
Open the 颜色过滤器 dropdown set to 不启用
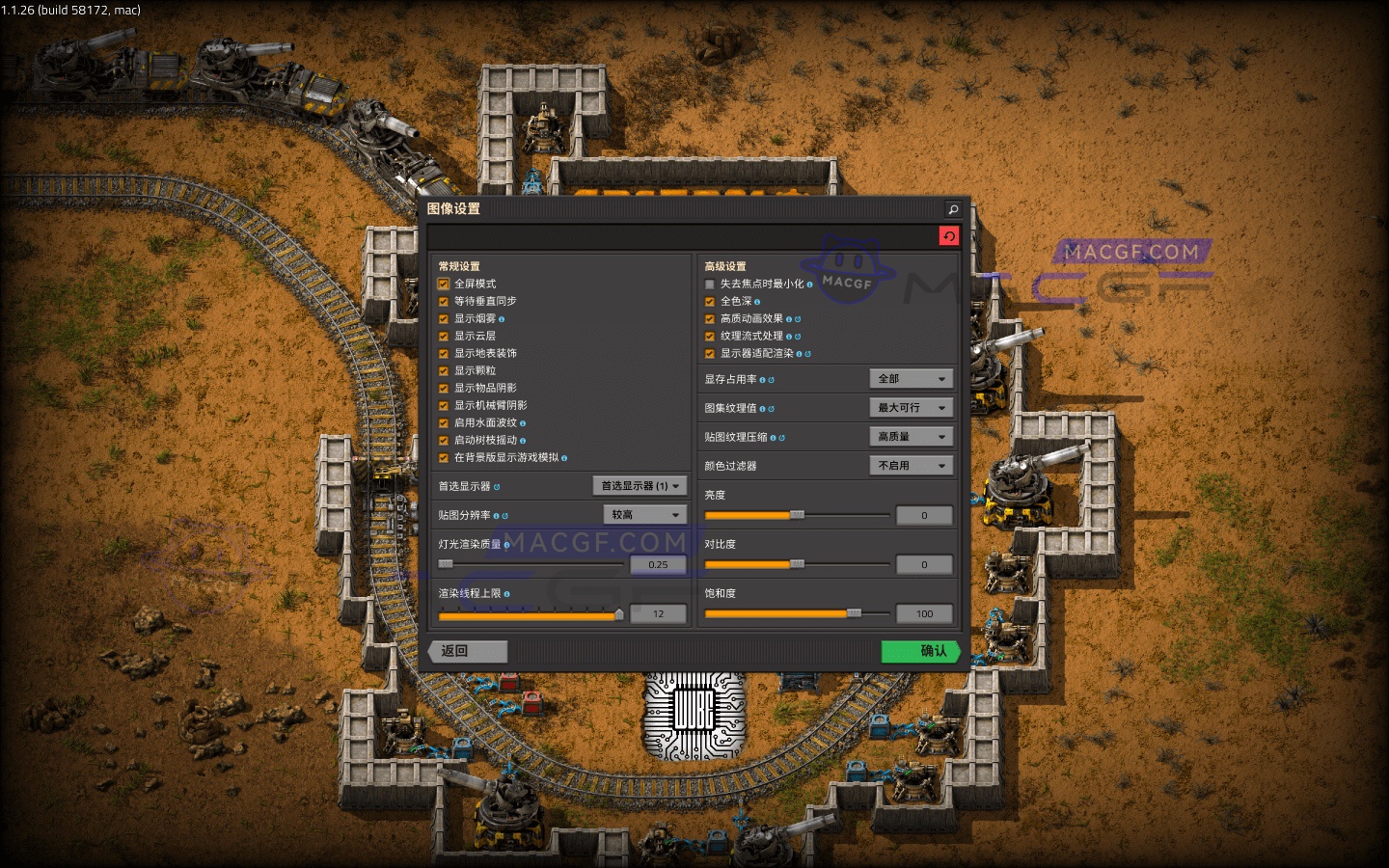pos(911,465)
